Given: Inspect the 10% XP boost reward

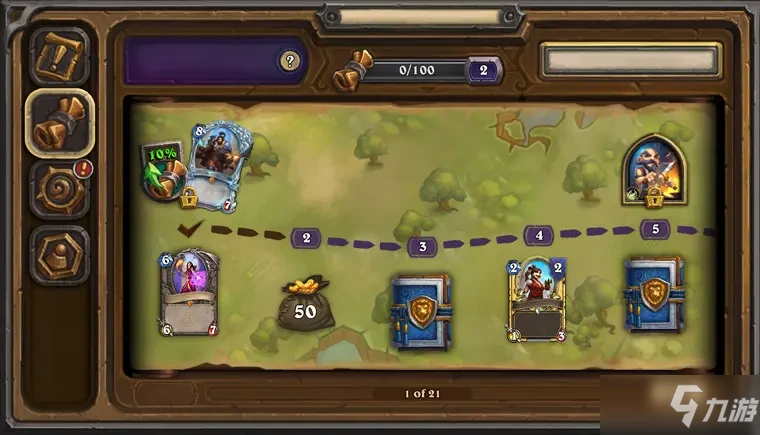Looking at the screenshot, I should 162,171.
